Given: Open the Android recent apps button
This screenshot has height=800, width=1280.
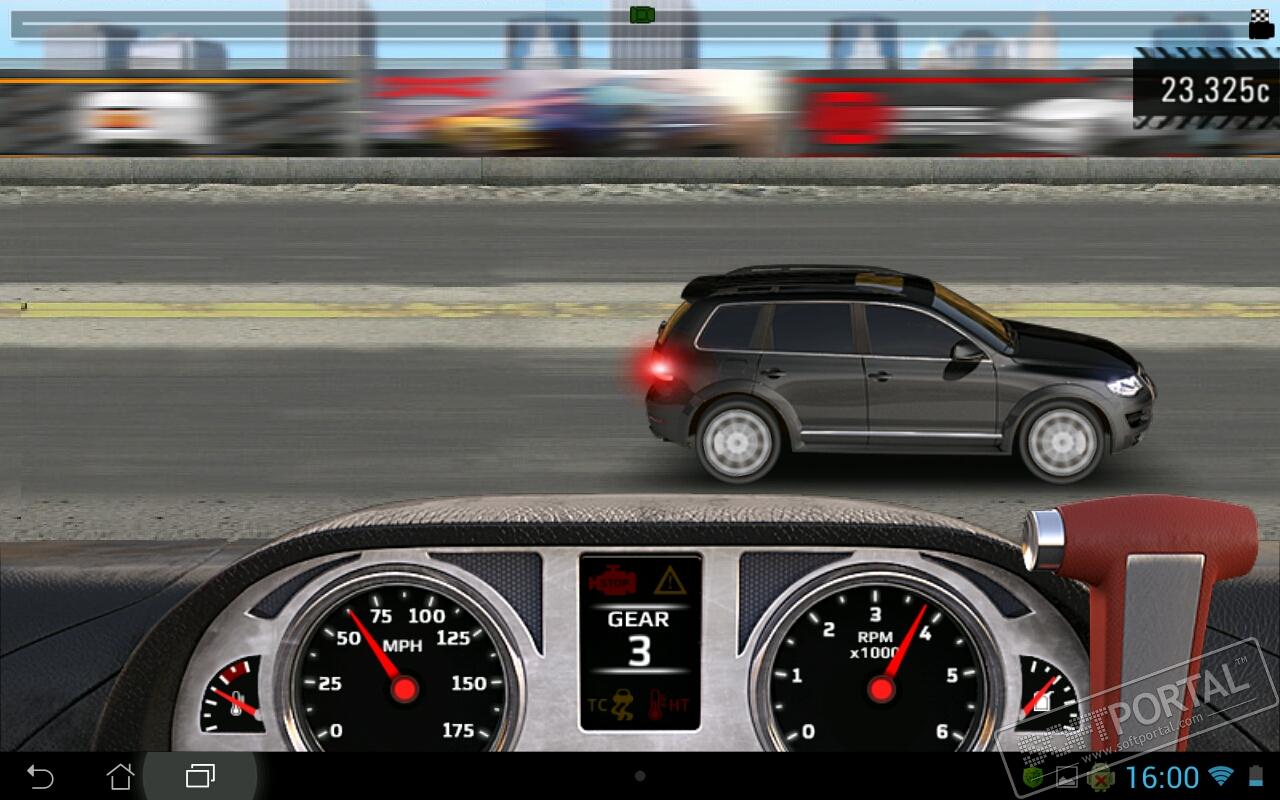Looking at the screenshot, I should [x=200, y=776].
